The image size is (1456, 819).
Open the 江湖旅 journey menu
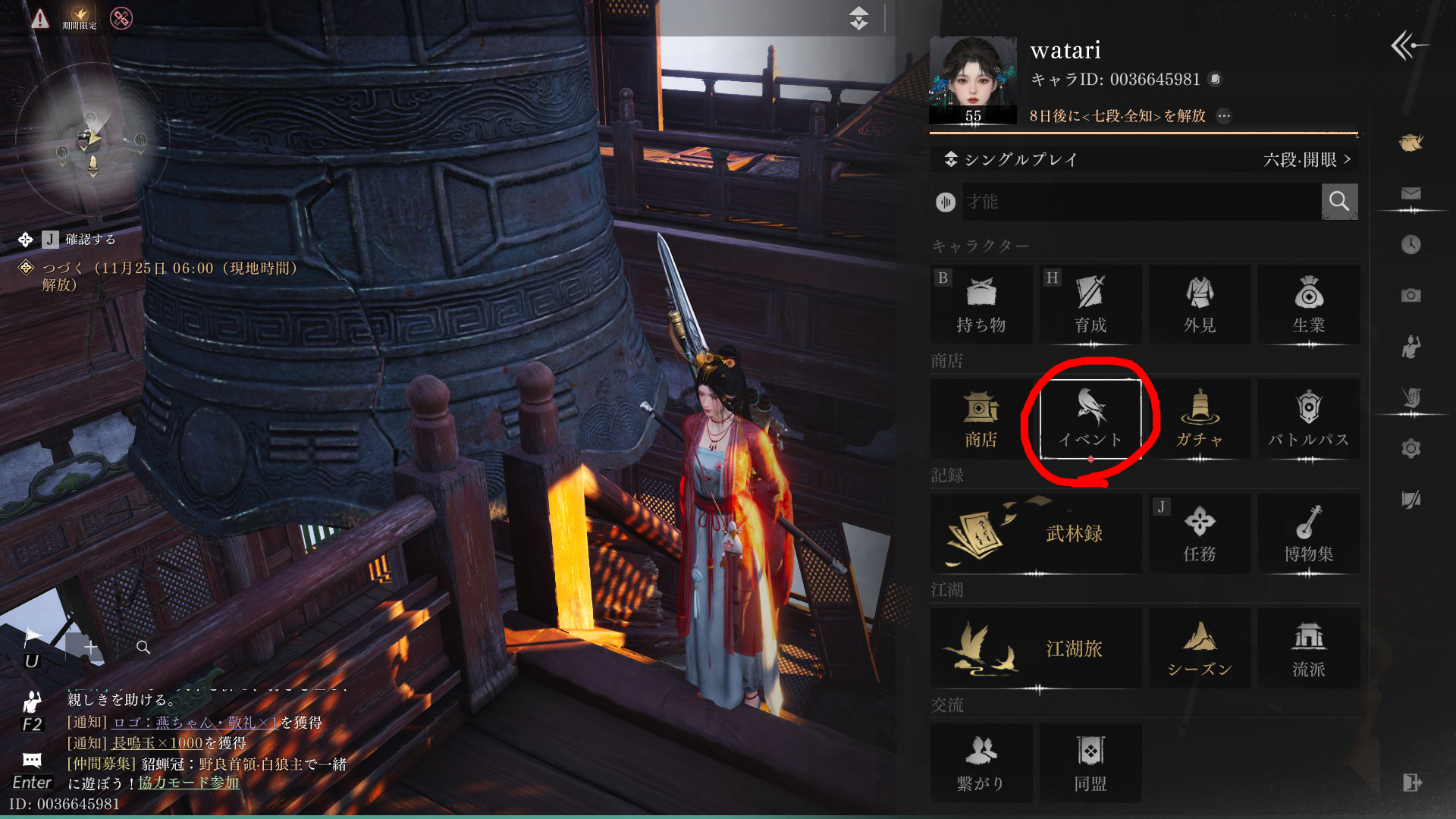(1036, 648)
